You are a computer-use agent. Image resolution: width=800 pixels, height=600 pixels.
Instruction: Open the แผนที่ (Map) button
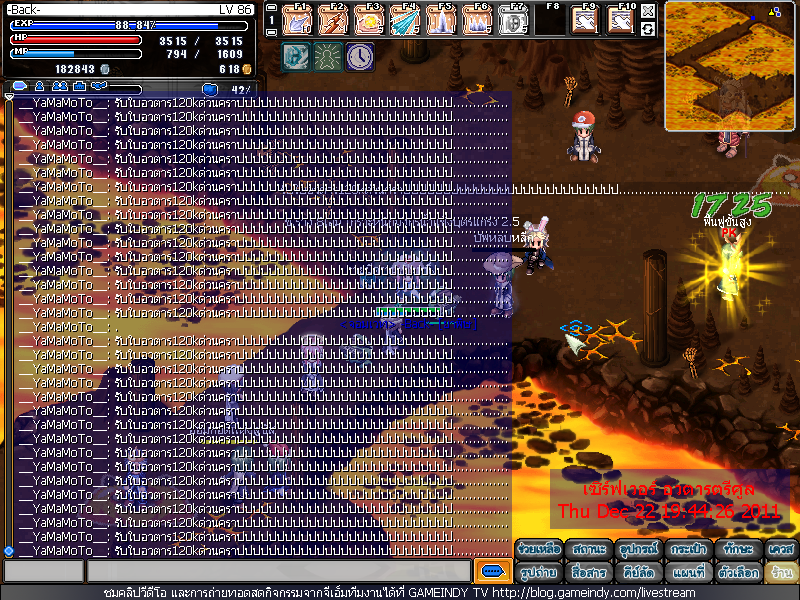click(x=687, y=573)
